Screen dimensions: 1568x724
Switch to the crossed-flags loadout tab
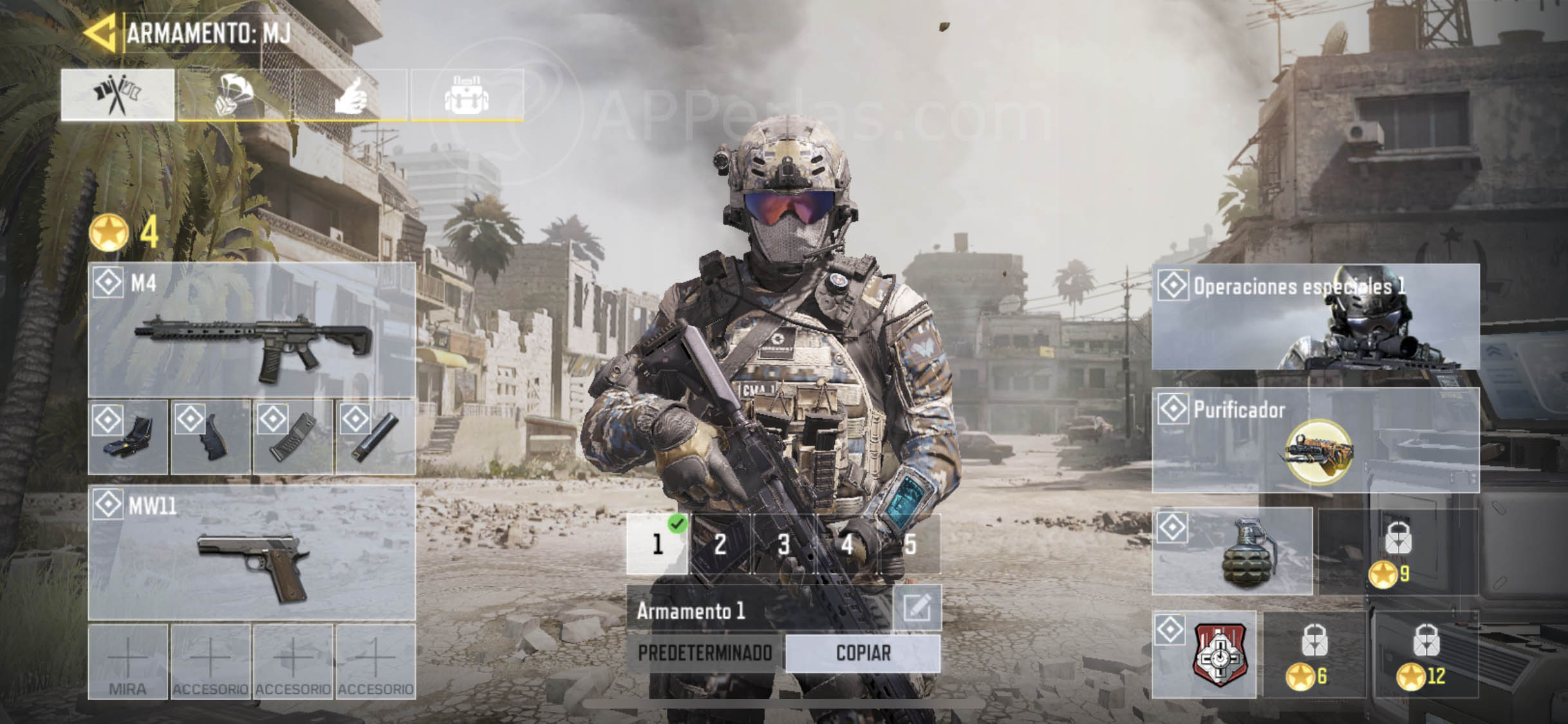117,94
